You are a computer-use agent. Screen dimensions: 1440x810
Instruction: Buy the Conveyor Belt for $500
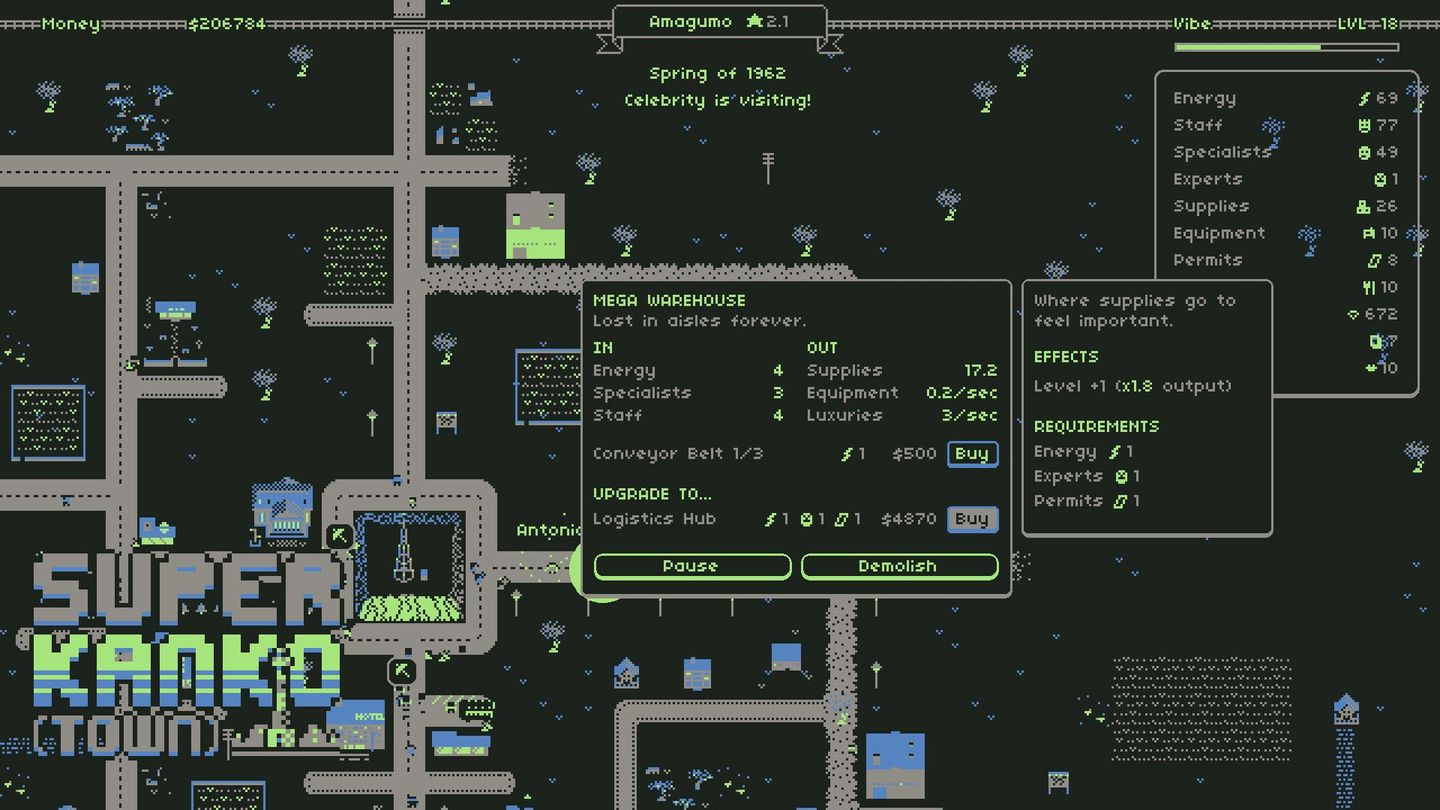click(970, 454)
